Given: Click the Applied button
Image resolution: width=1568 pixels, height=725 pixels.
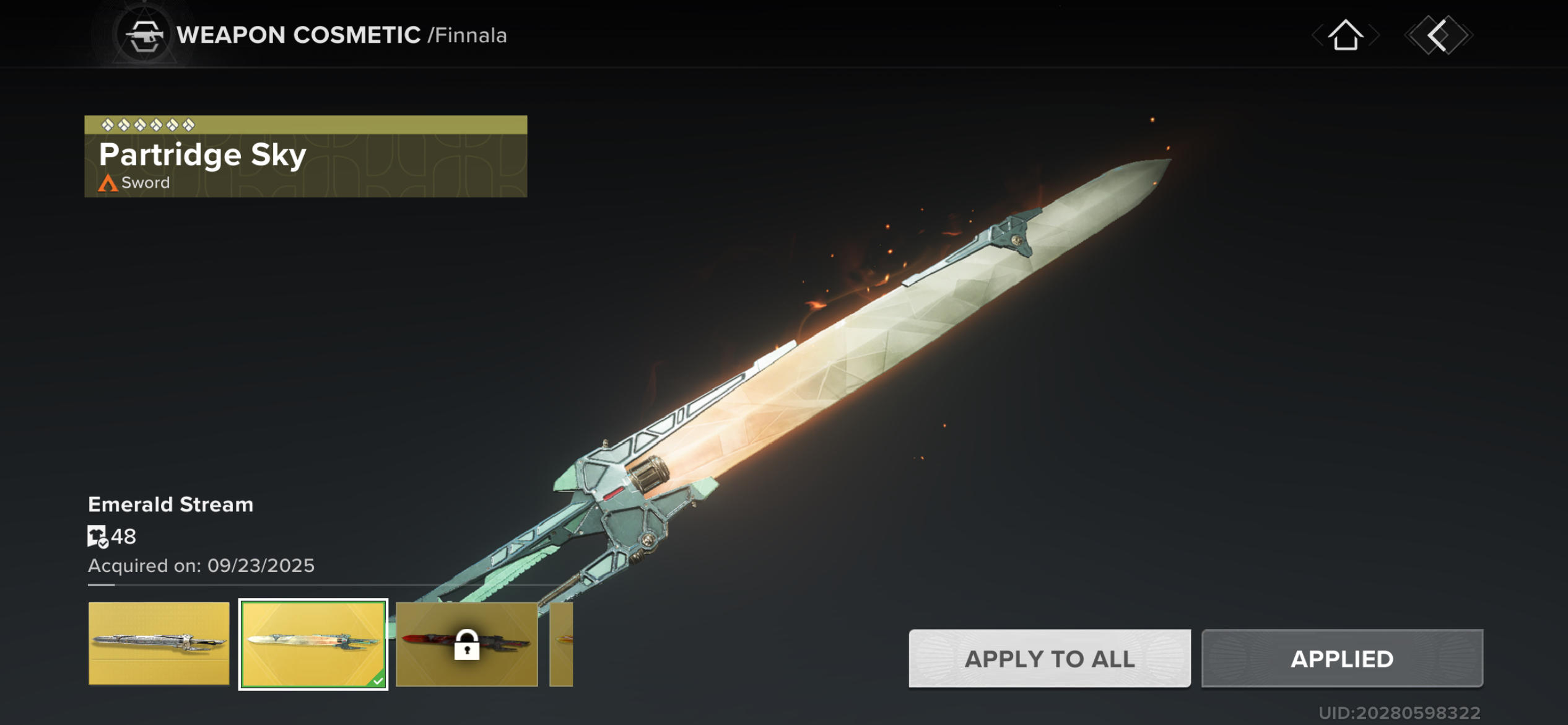Looking at the screenshot, I should point(1341,658).
